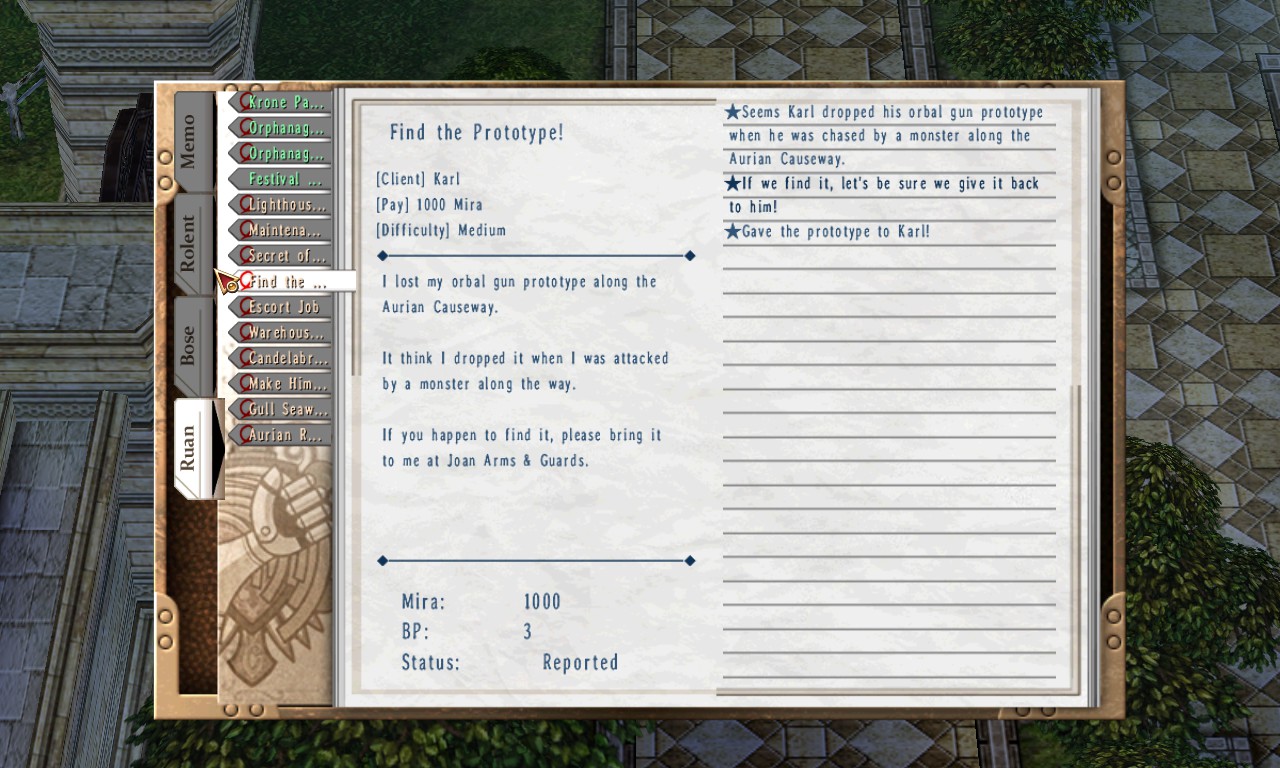Choose the Lighthous... quest entry
This screenshot has width=1280, height=768.
(284, 205)
